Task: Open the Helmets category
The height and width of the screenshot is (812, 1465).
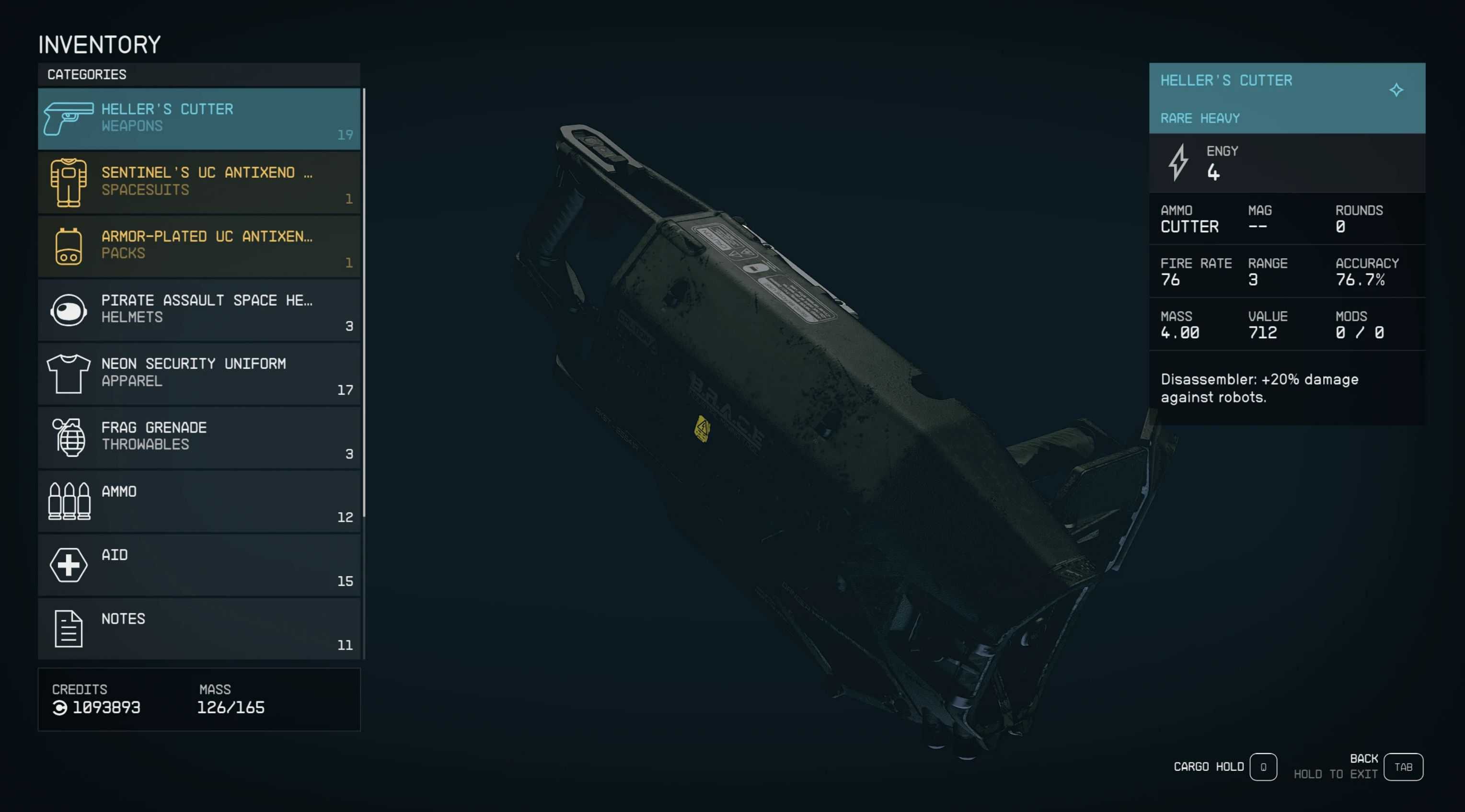Action: (198, 310)
